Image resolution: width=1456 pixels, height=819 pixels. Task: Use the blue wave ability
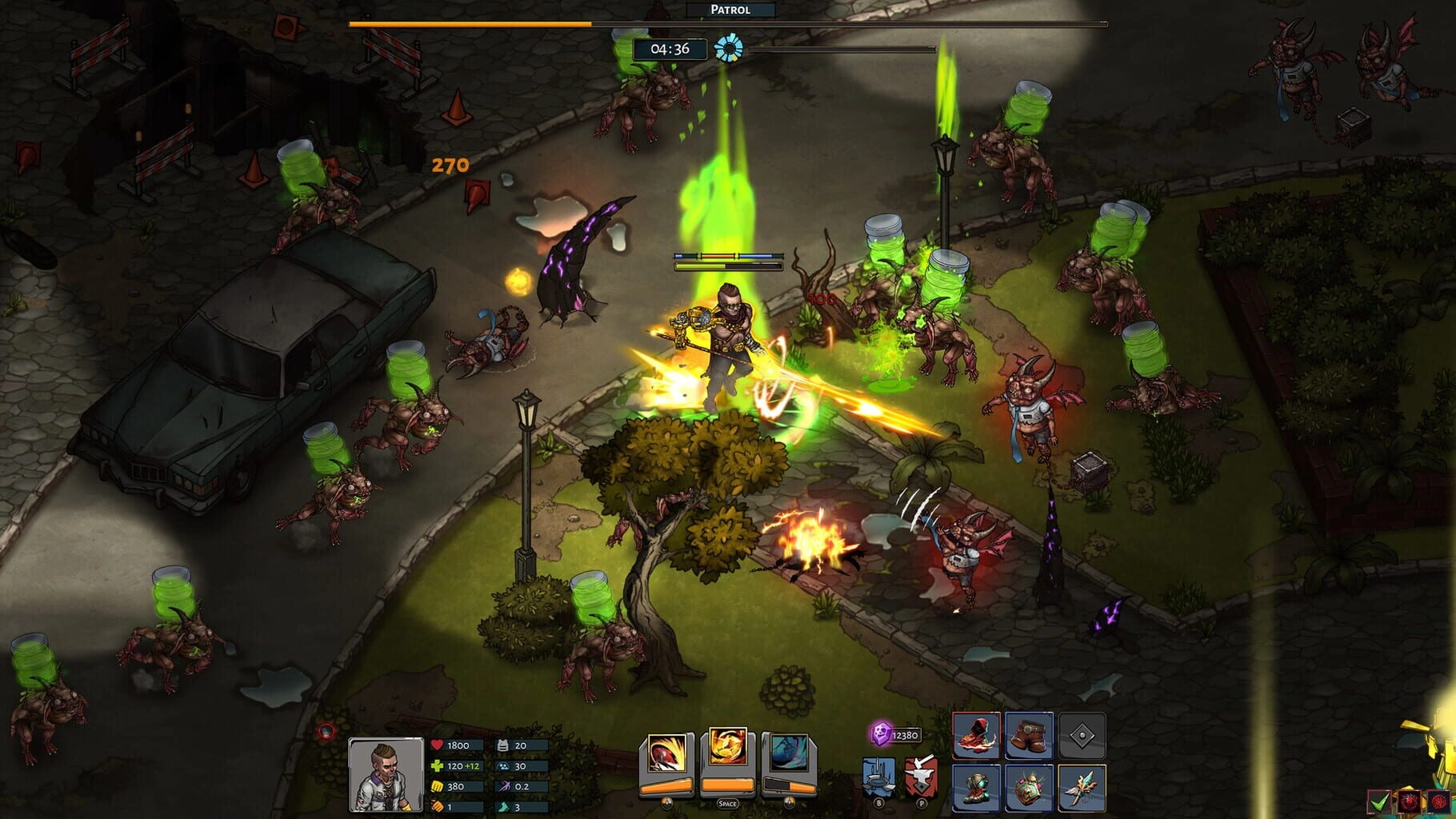(789, 754)
